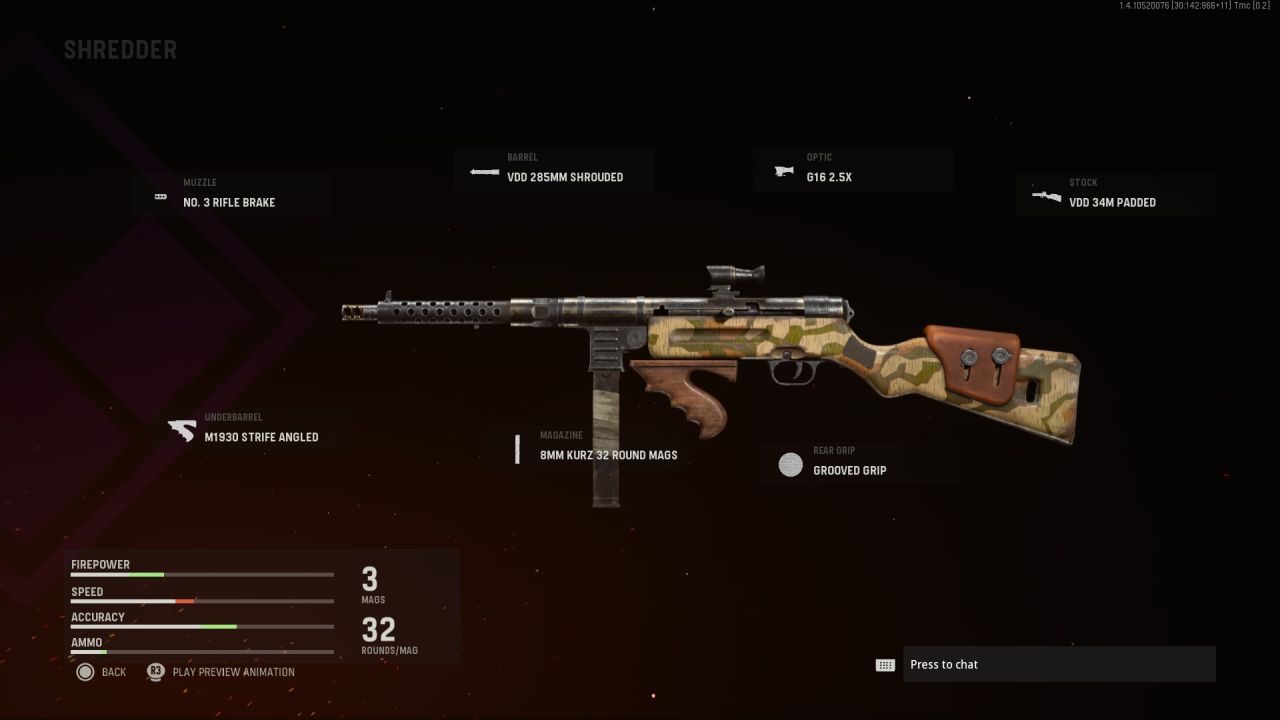Click the R3 preview animation icon
Viewport: 1280px width, 720px height.
coord(155,672)
